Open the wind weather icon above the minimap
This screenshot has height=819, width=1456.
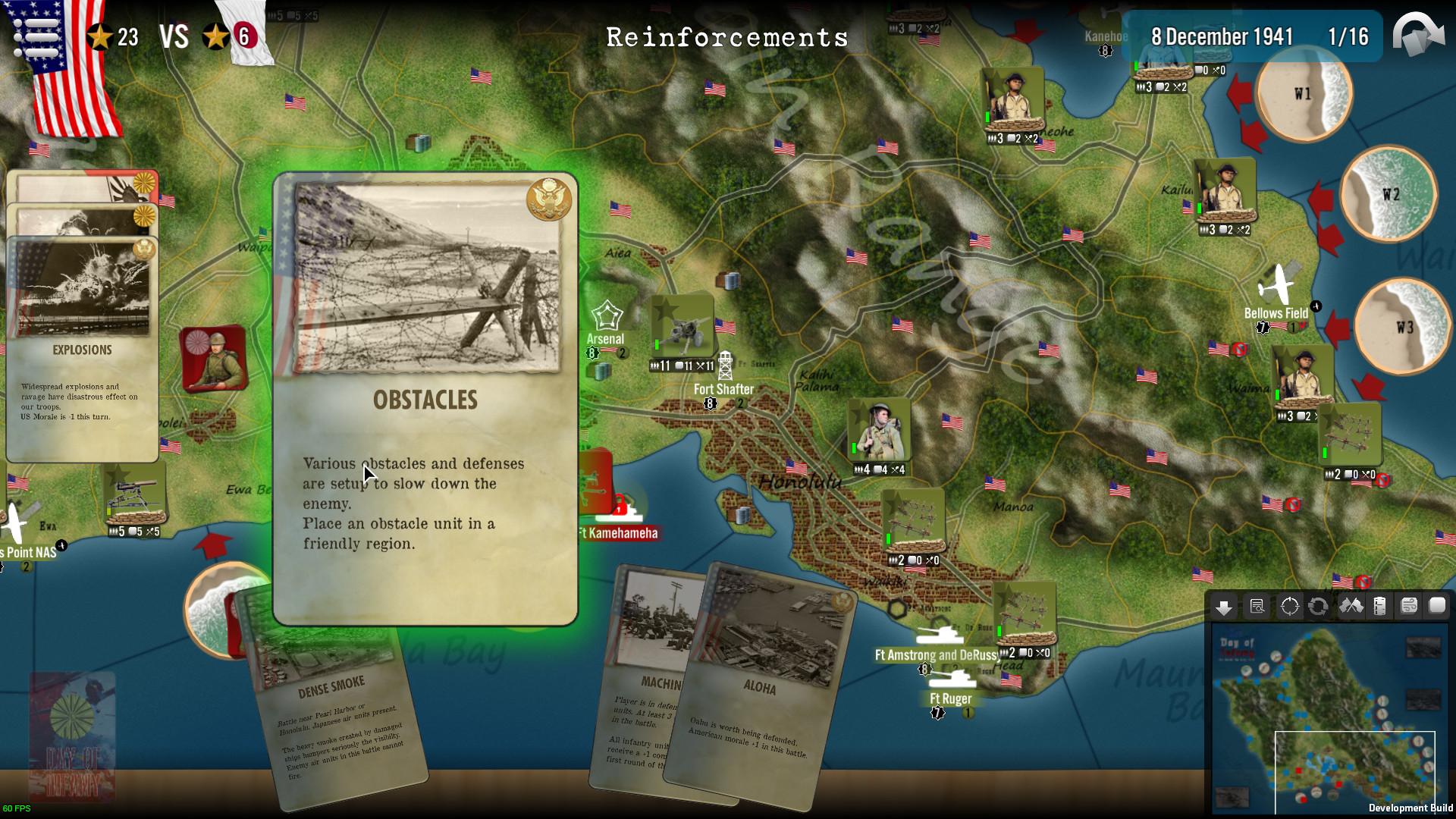1410,607
